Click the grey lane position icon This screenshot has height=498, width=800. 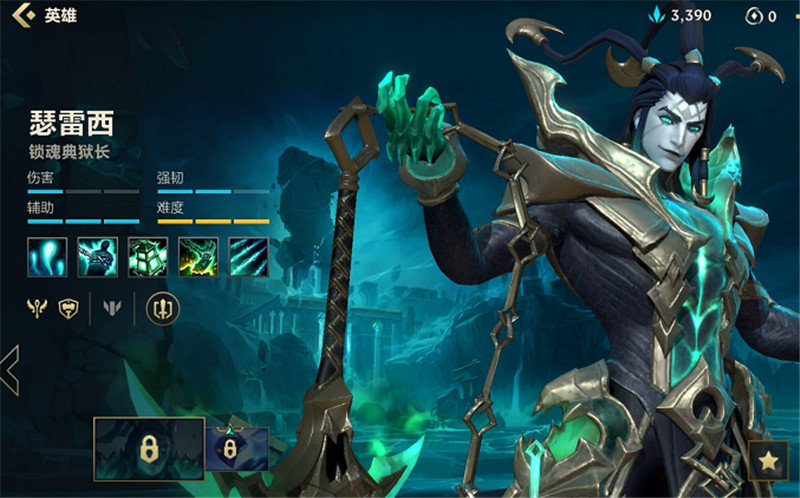click(112, 308)
